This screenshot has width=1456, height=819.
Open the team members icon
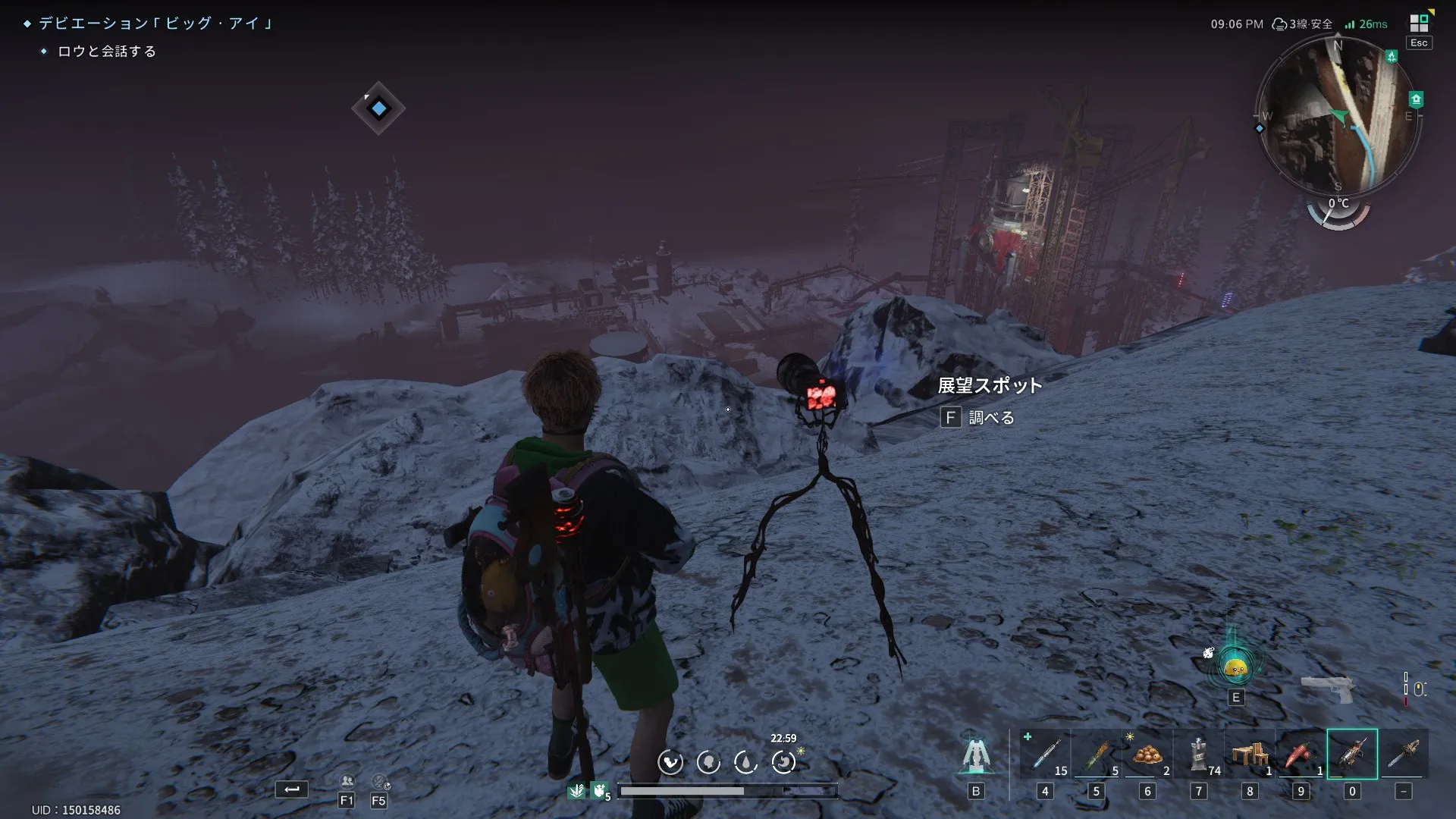pyautogui.click(x=347, y=781)
